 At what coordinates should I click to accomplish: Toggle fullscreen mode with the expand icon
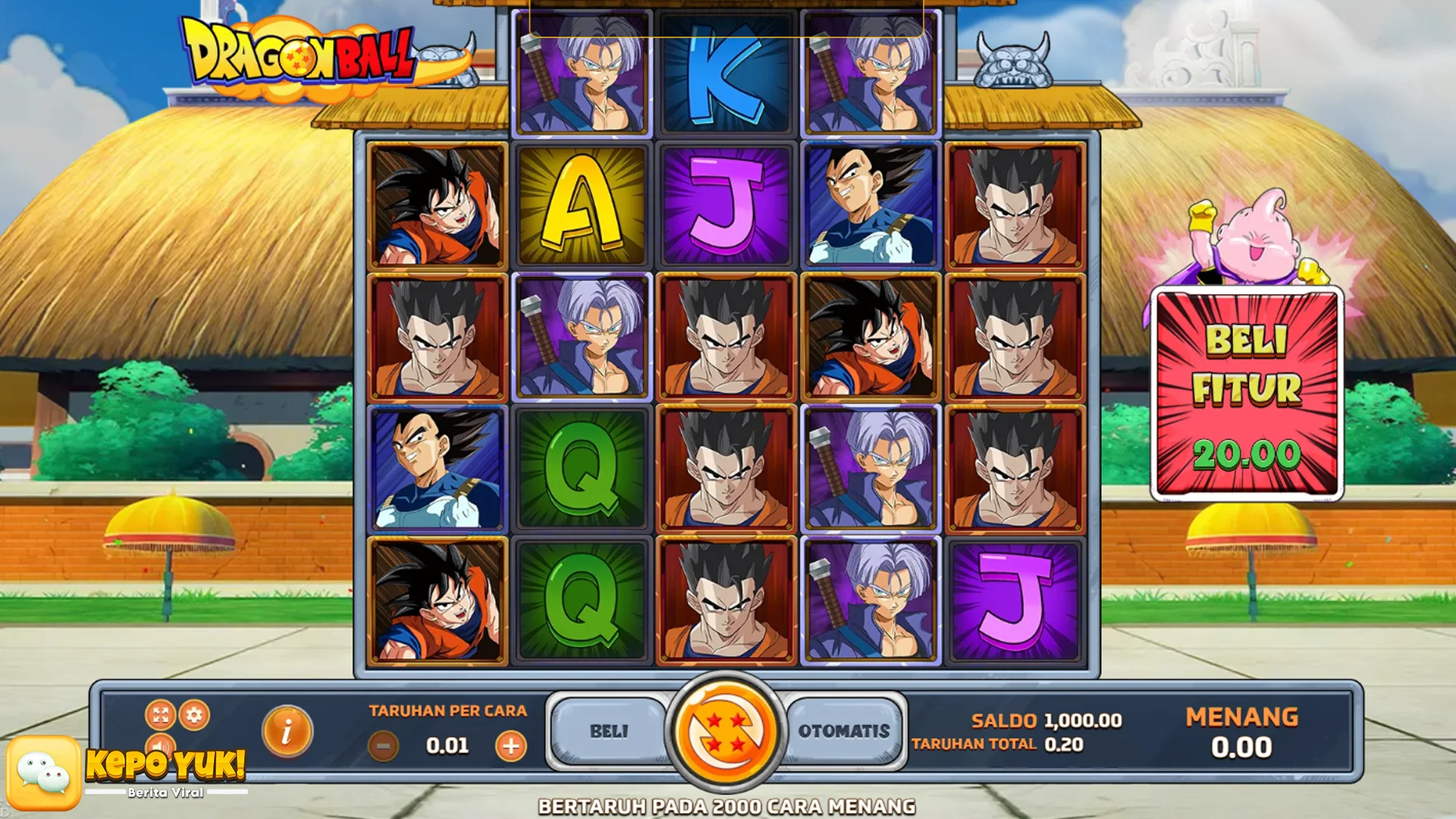tap(159, 714)
